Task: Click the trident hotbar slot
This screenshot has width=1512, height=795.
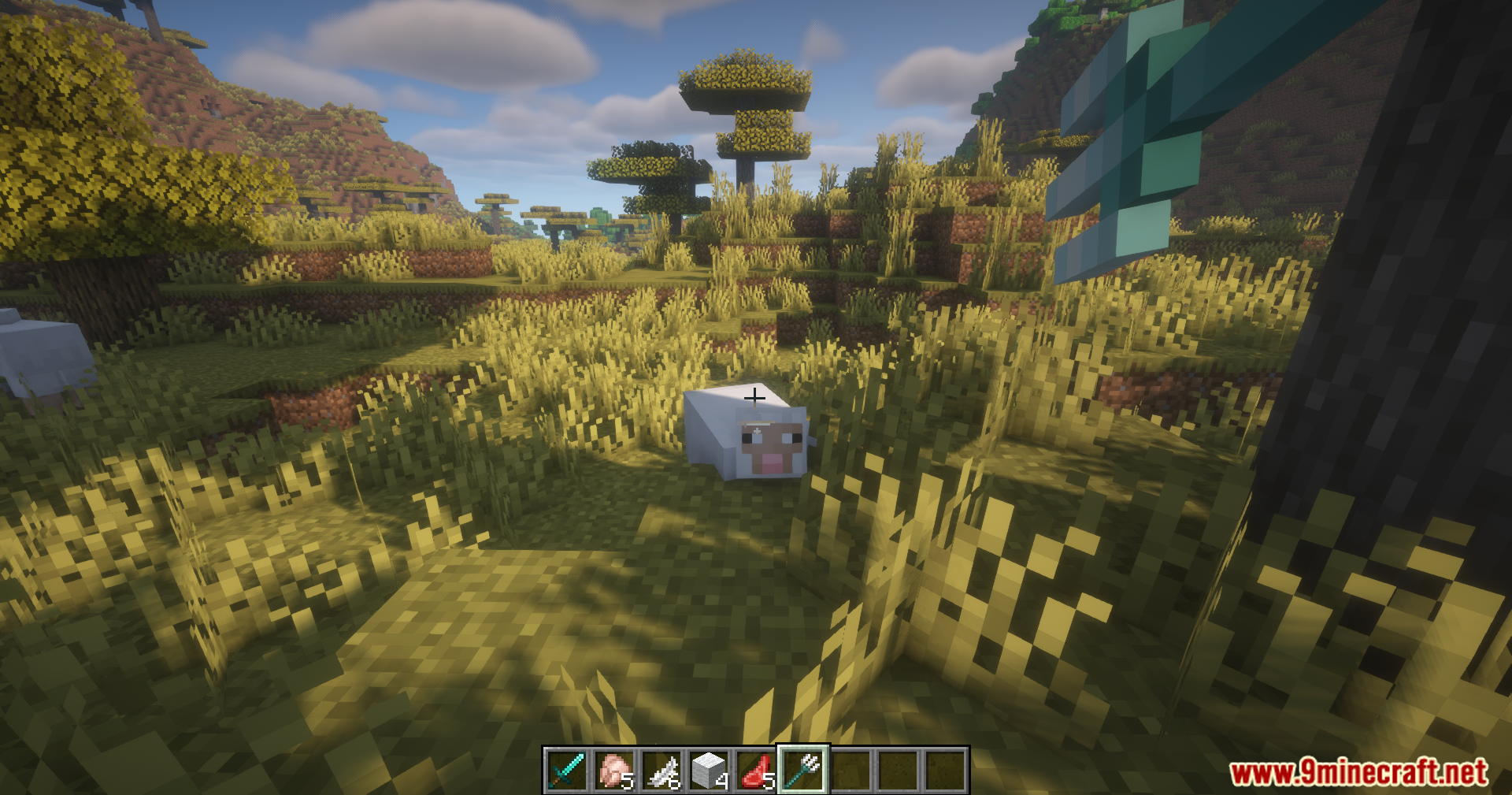Action: click(x=803, y=770)
